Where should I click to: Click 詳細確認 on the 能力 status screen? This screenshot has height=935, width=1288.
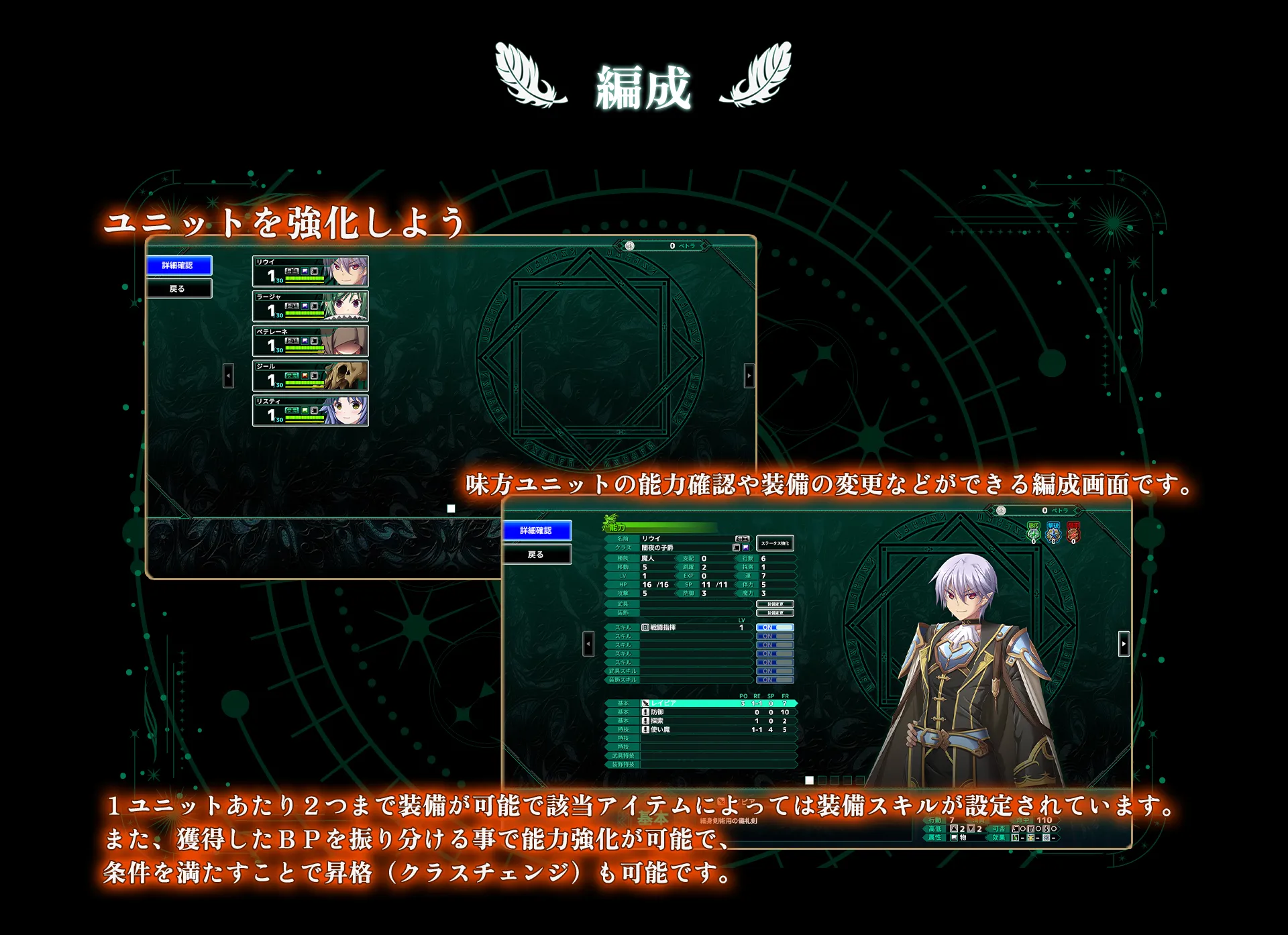tap(537, 531)
